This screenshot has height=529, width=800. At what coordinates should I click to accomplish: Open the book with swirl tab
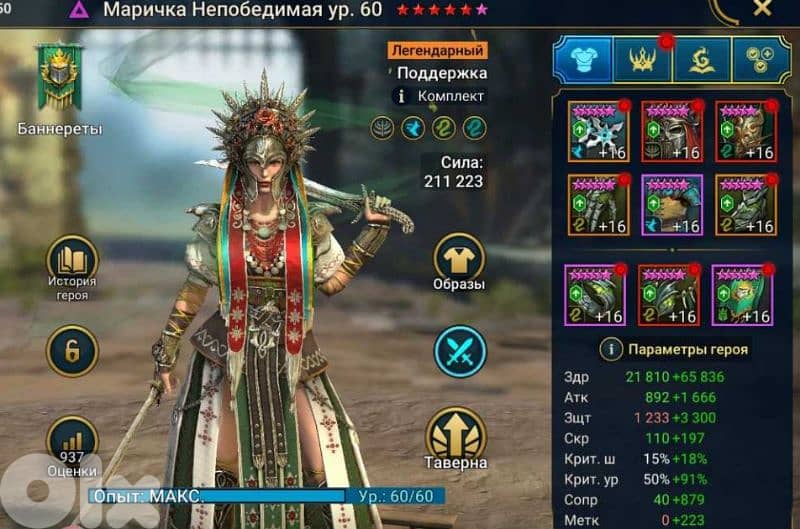pyautogui.click(x=701, y=60)
